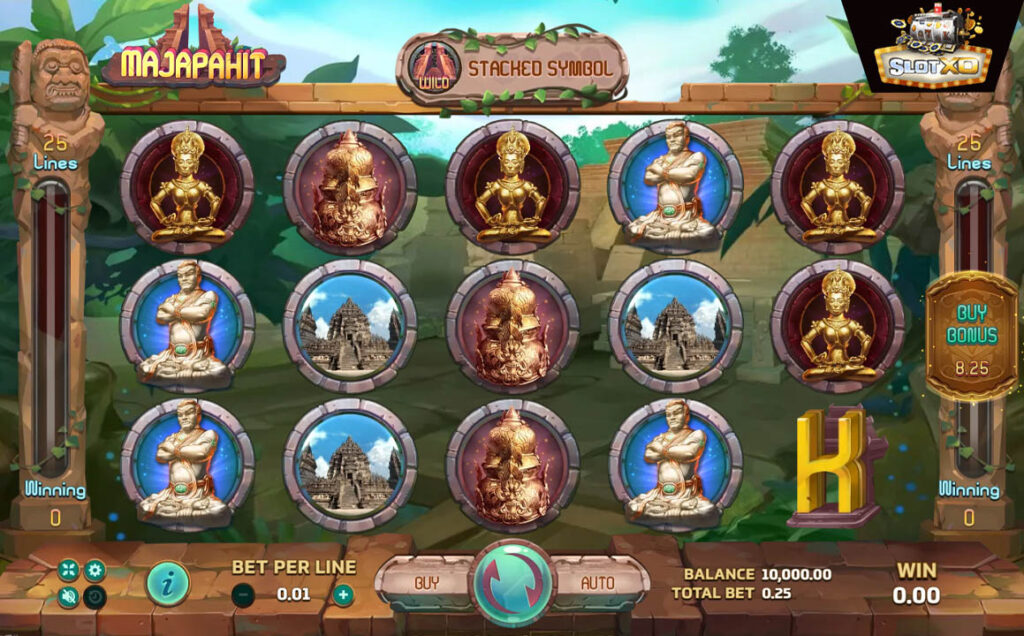Open the info paytable button
The height and width of the screenshot is (636, 1024).
(x=167, y=584)
